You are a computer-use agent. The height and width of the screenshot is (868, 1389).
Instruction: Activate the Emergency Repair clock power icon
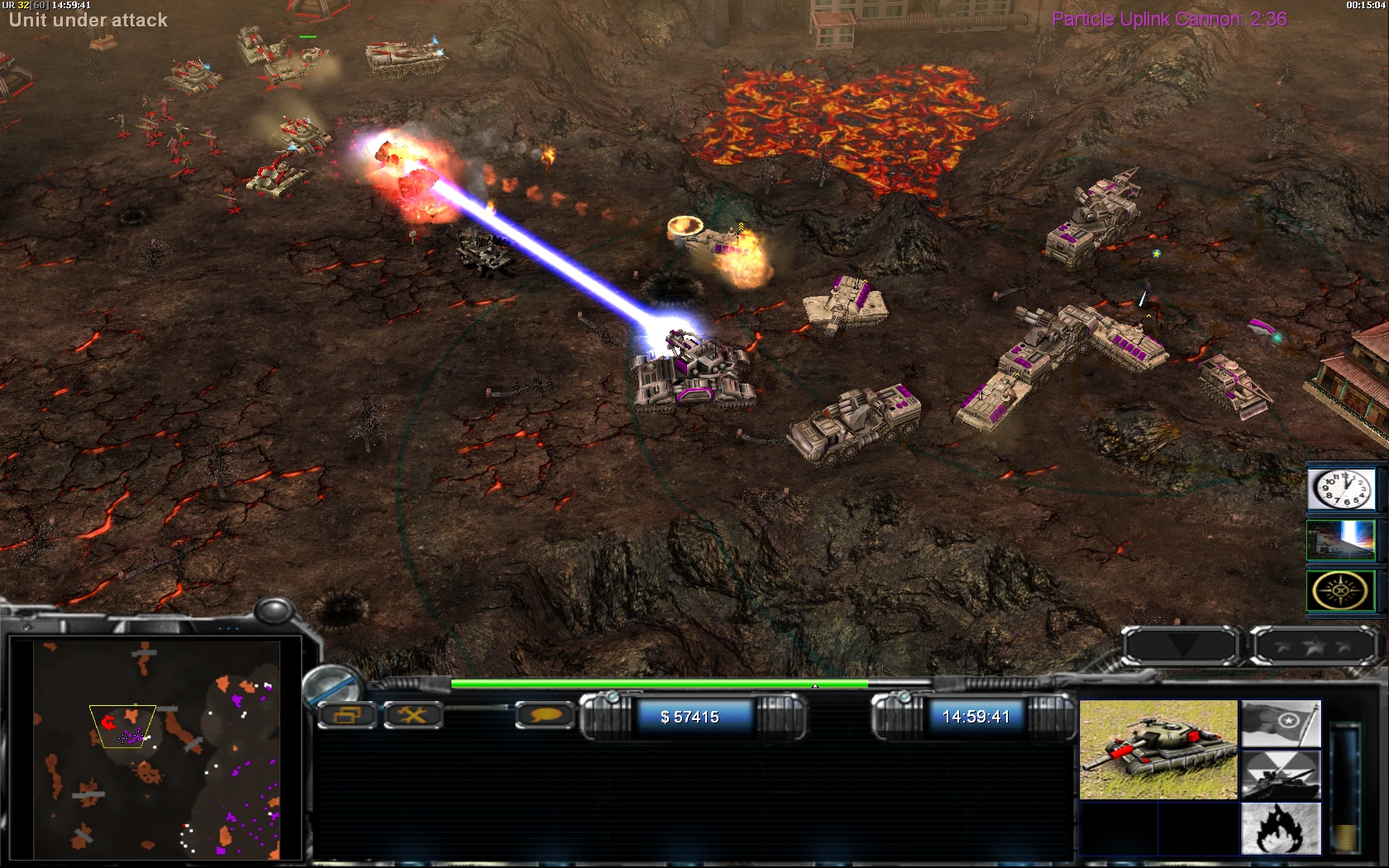point(1341,488)
